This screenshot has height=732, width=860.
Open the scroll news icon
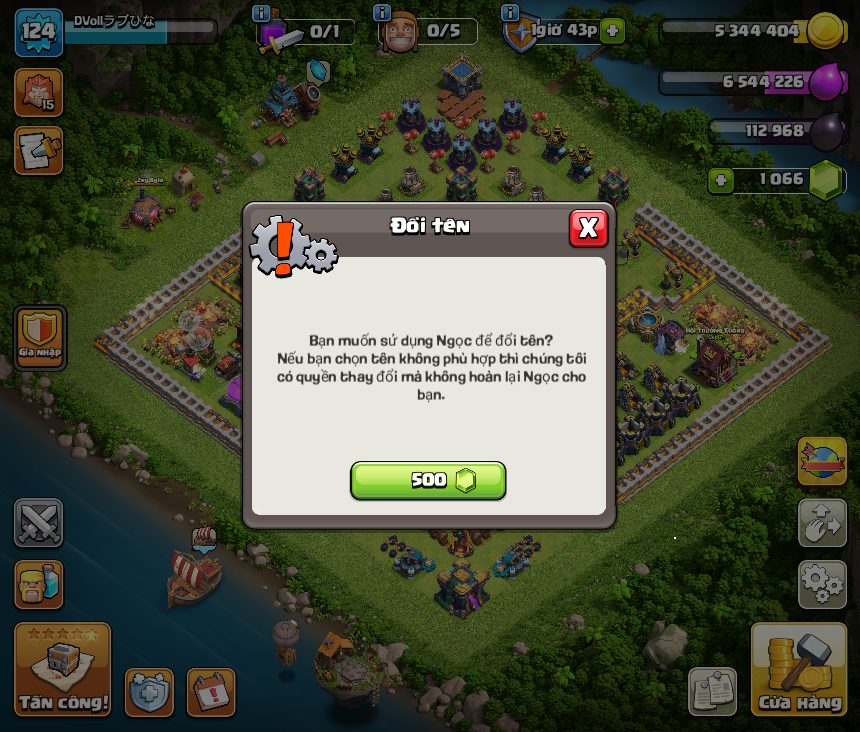[x=39, y=150]
